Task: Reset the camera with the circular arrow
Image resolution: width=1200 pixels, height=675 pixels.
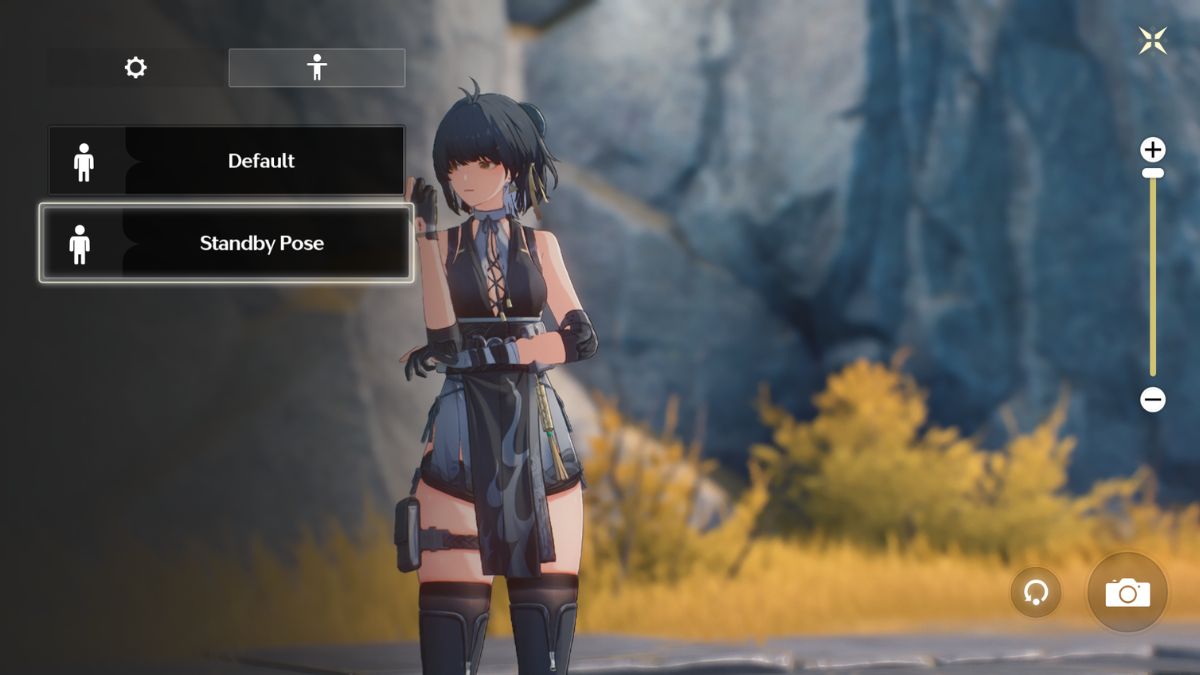Action: [x=1036, y=593]
